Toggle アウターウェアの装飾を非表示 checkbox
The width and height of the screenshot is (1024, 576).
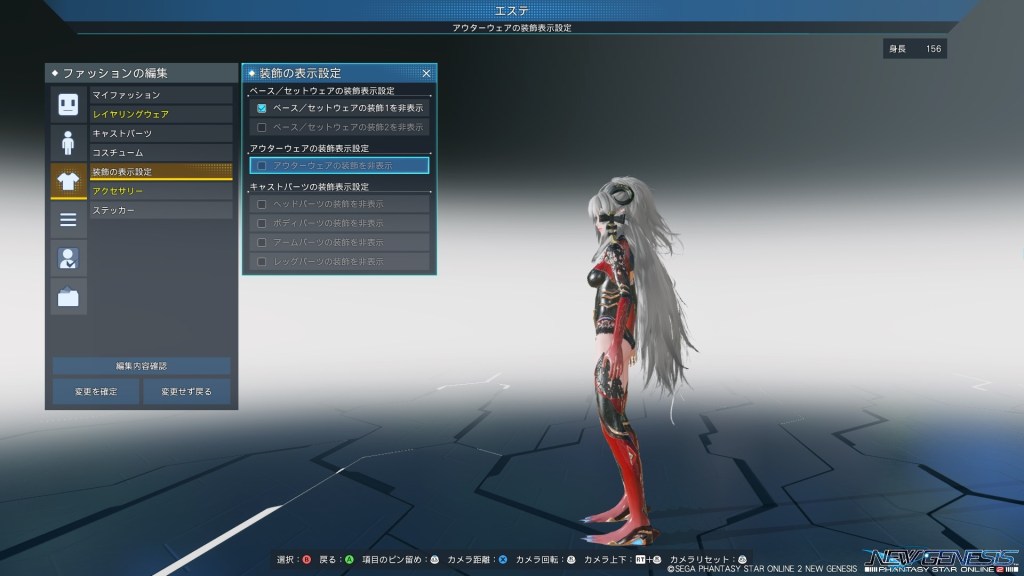pyautogui.click(x=262, y=165)
